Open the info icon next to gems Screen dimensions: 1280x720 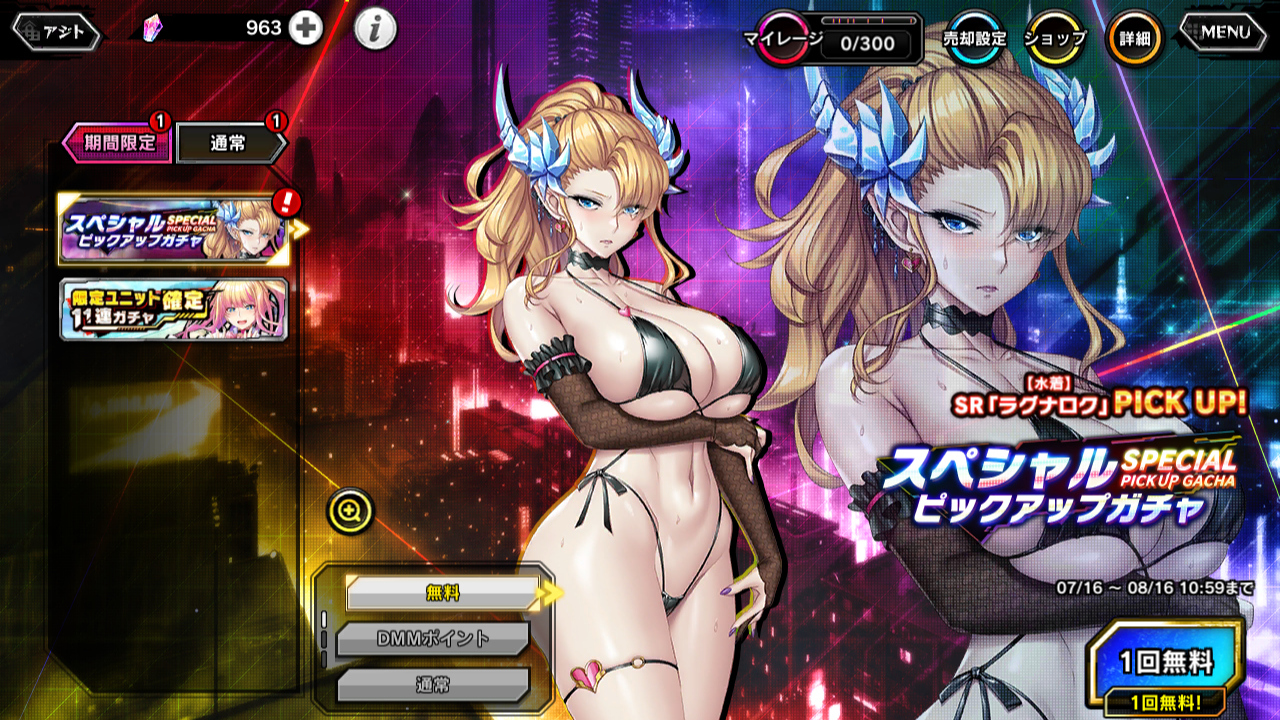pos(375,30)
